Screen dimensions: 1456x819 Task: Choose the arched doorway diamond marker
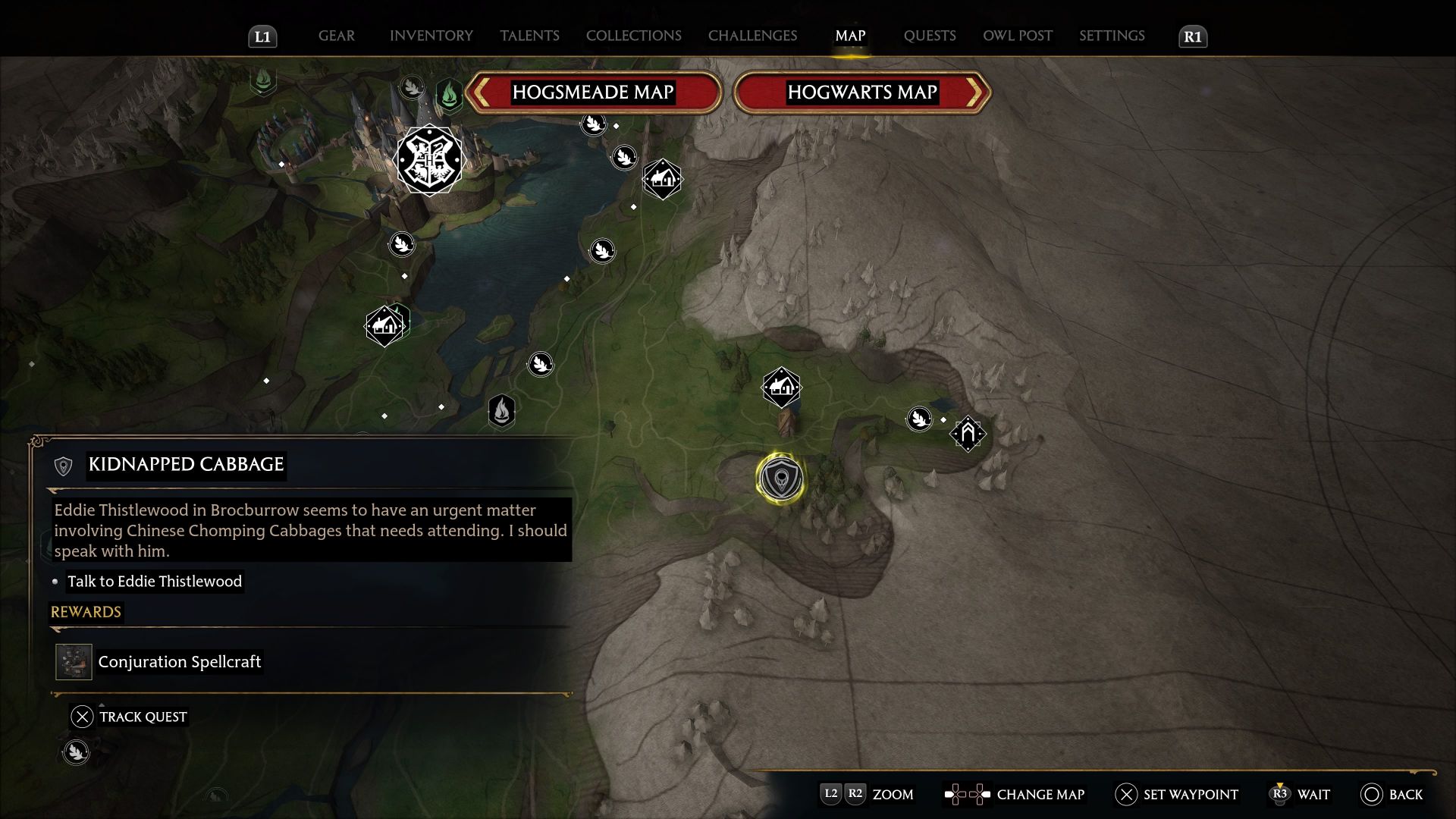968,434
